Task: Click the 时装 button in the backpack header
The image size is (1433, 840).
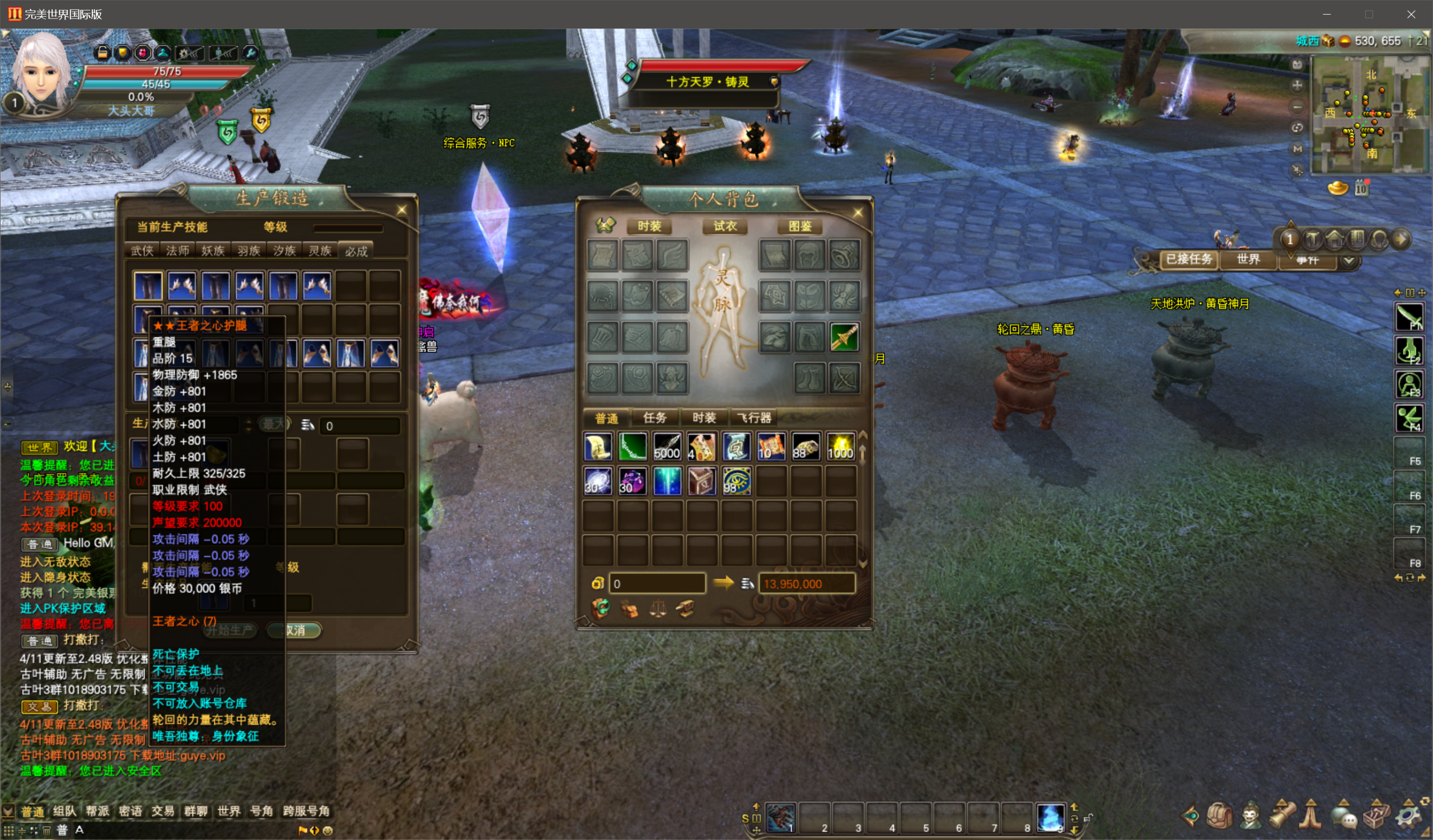Action: tap(649, 226)
